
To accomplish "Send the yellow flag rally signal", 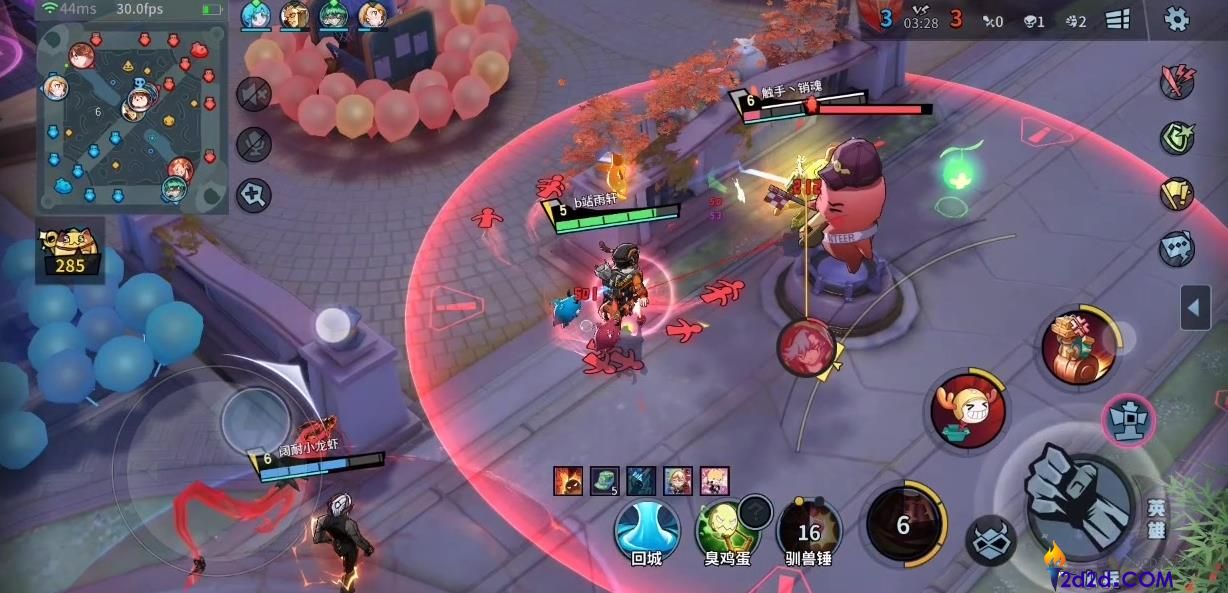I will click(1177, 193).
